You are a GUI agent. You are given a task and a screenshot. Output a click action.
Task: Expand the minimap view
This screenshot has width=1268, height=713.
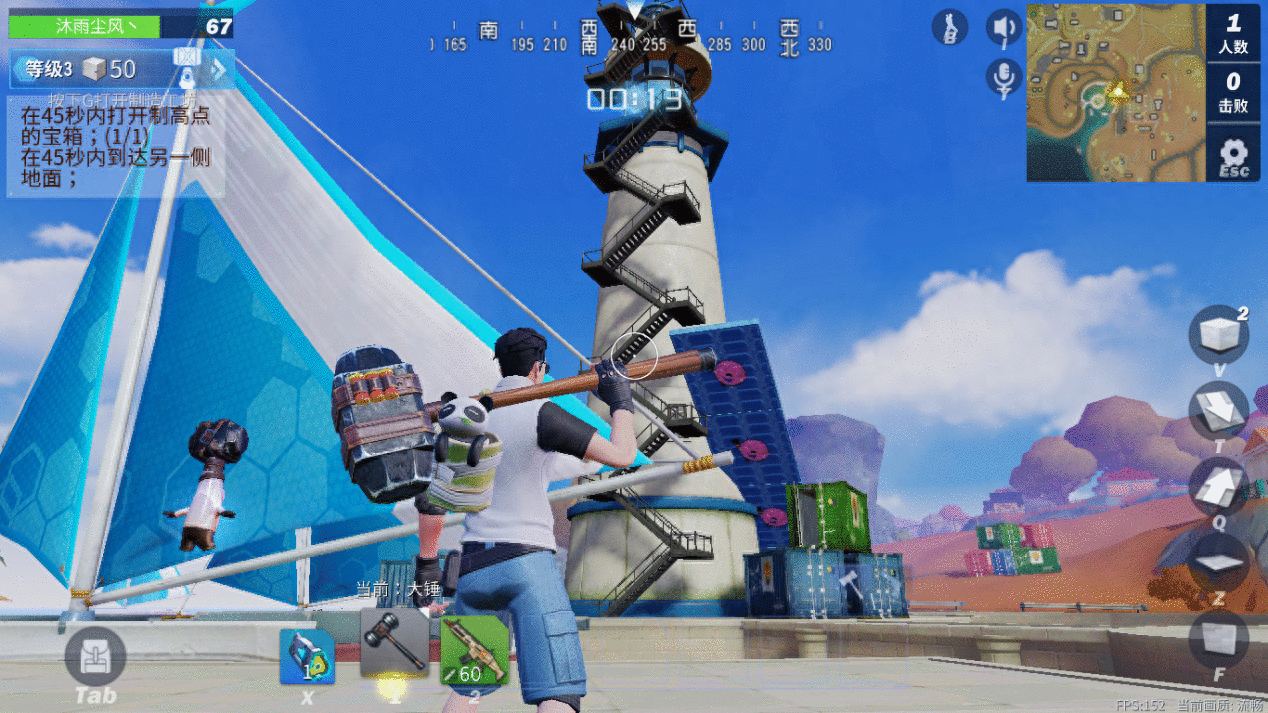(1114, 93)
